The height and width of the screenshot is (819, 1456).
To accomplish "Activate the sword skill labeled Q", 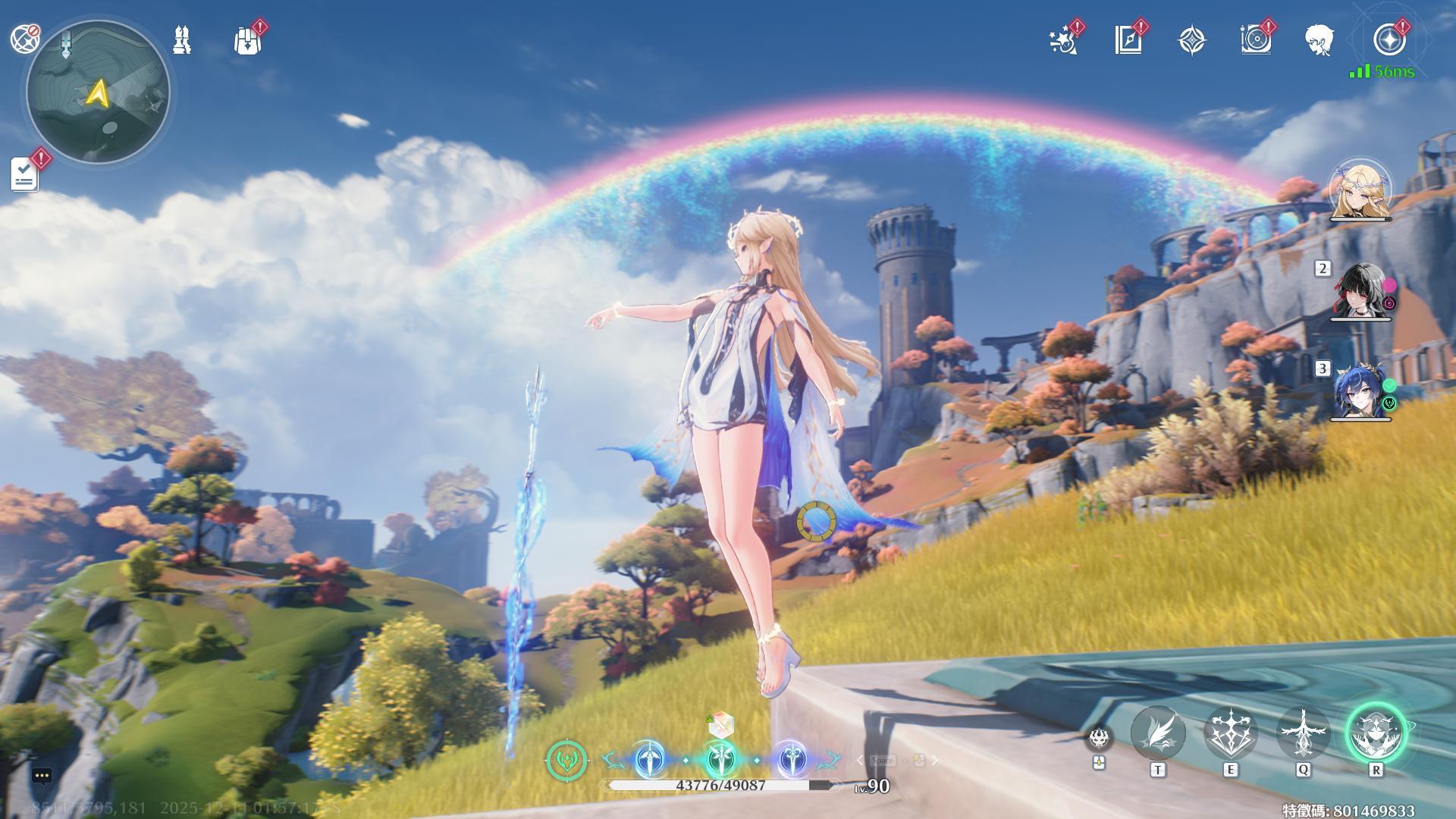I will point(1303,733).
